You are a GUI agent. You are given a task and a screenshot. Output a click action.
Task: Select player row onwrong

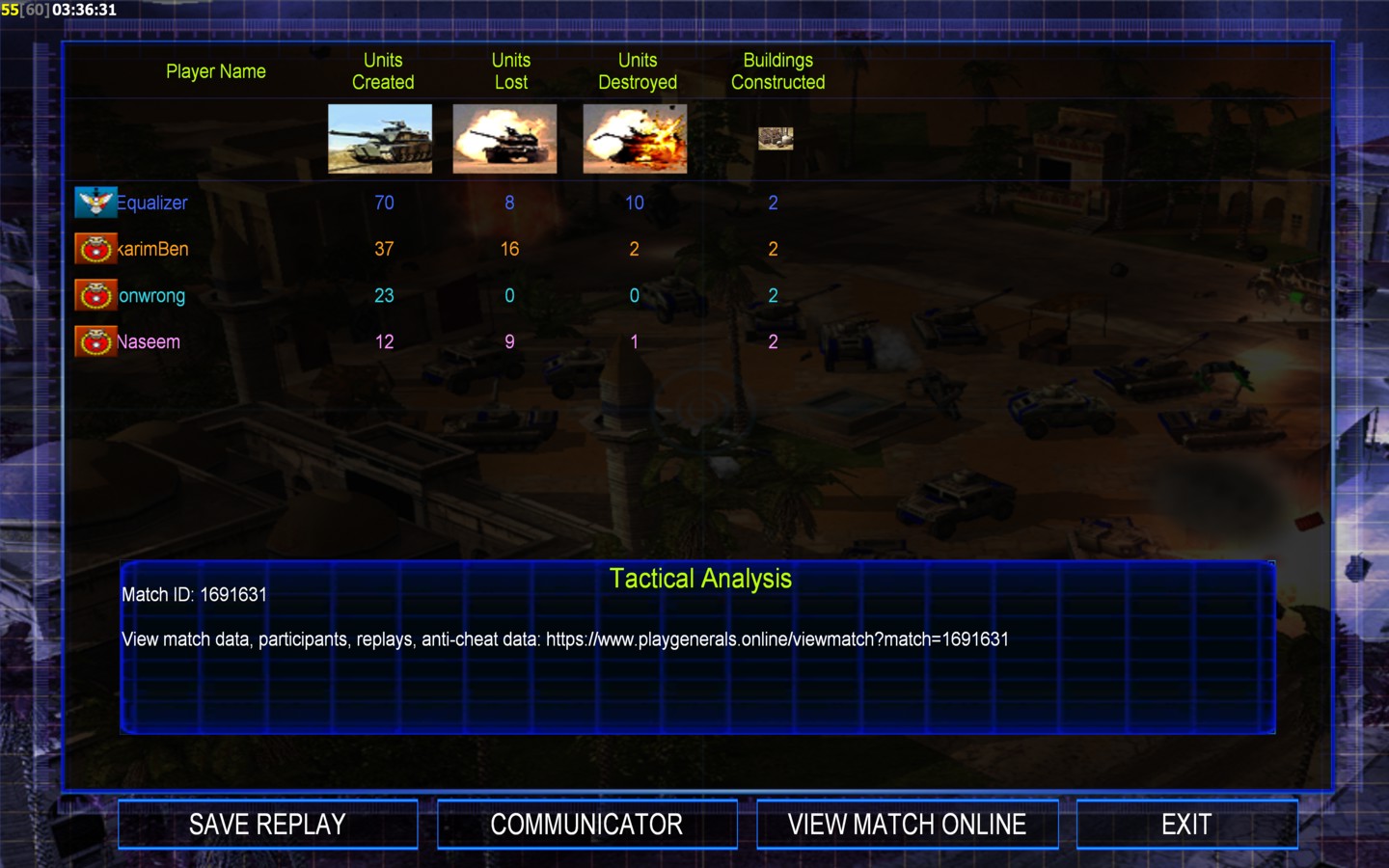[151, 295]
